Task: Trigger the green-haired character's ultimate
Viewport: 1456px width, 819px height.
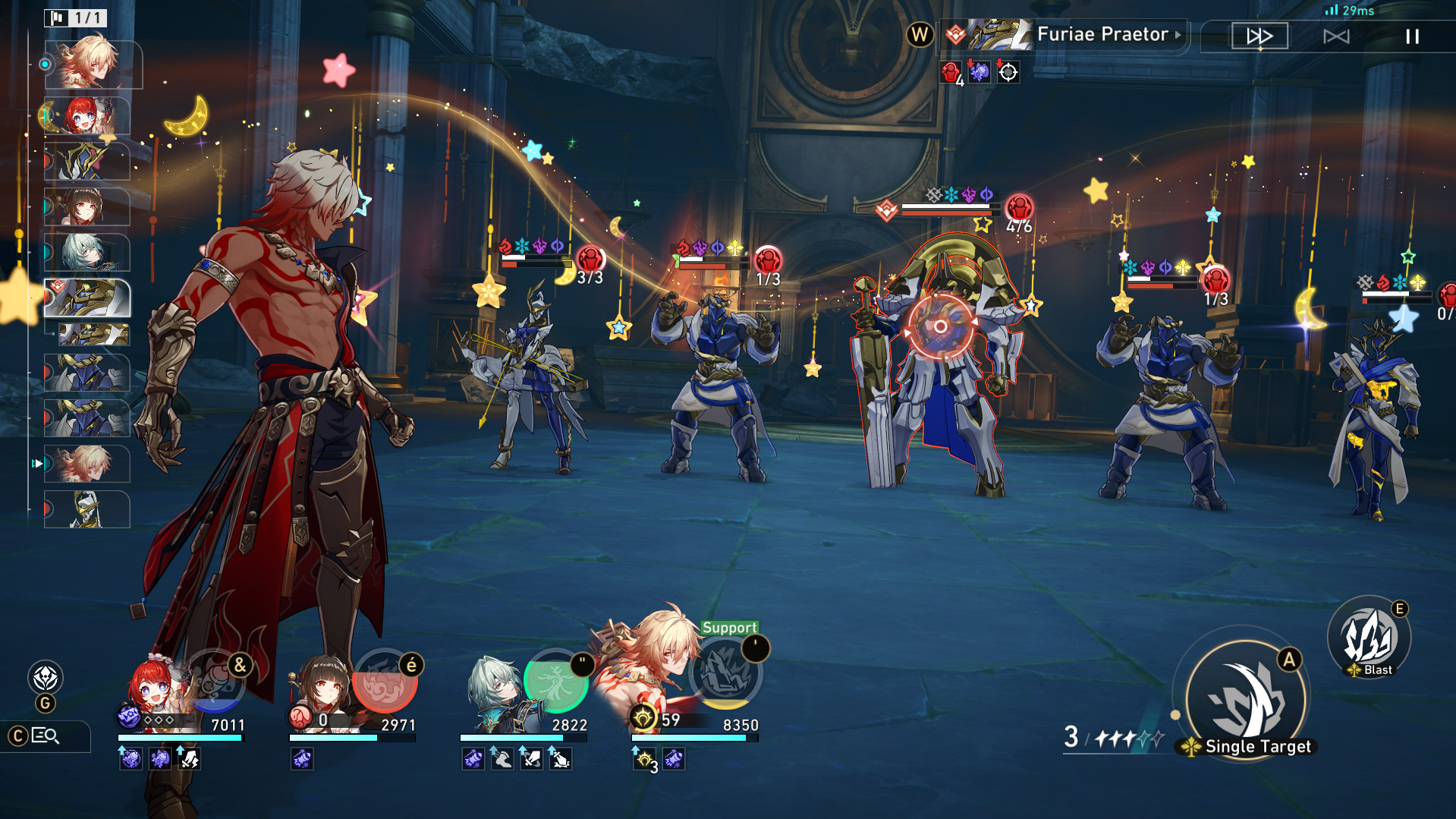Action: [x=556, y=681]
